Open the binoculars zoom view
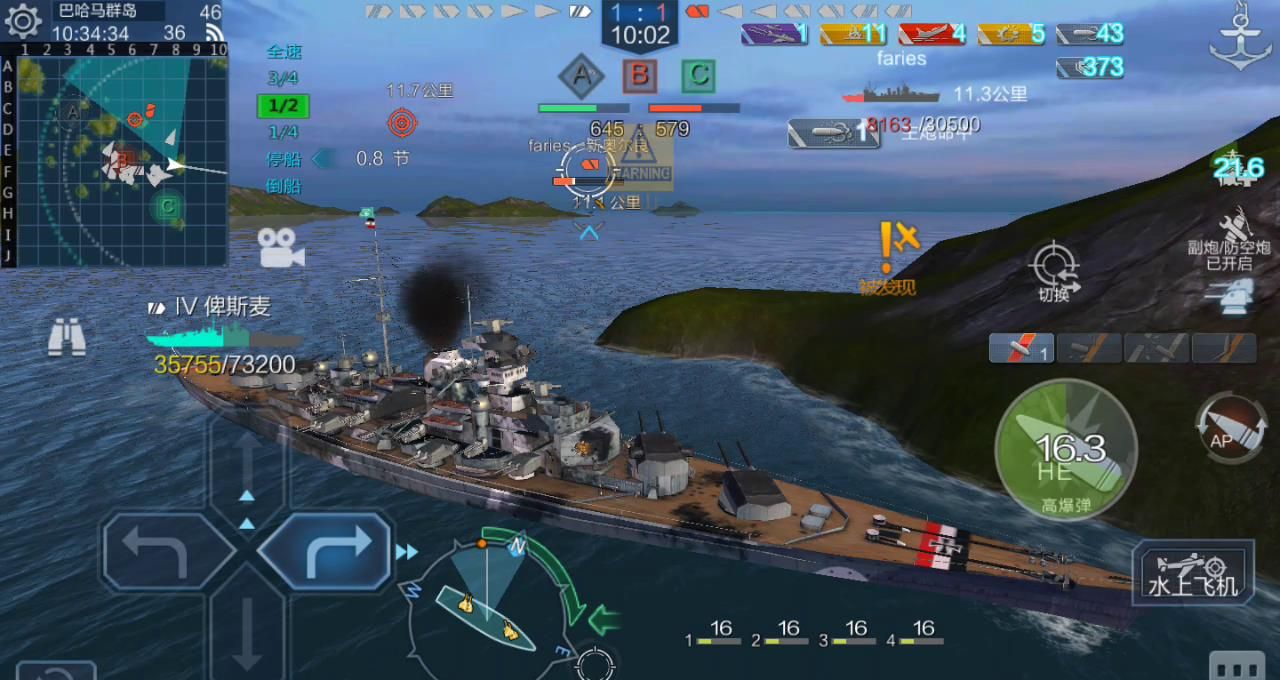1280x680 pixels. point(67,338)
